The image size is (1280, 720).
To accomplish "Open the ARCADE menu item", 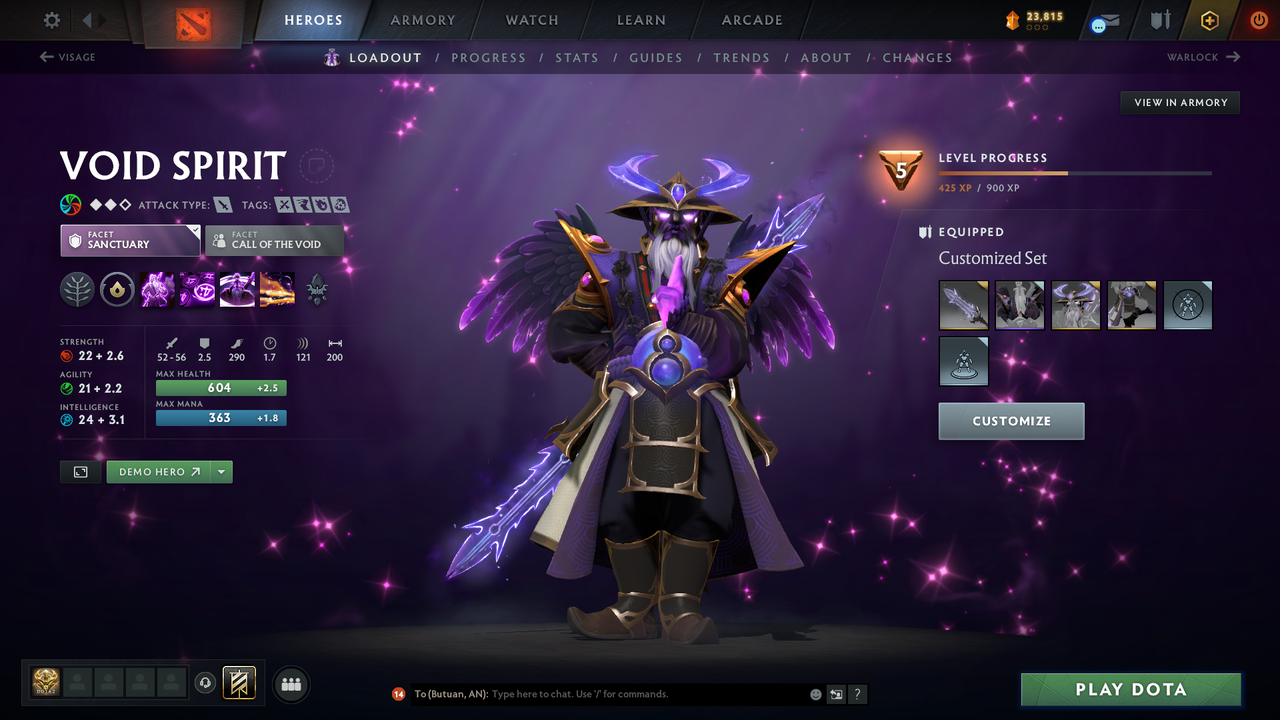I will pyautogui.click(x=751, y=20).
